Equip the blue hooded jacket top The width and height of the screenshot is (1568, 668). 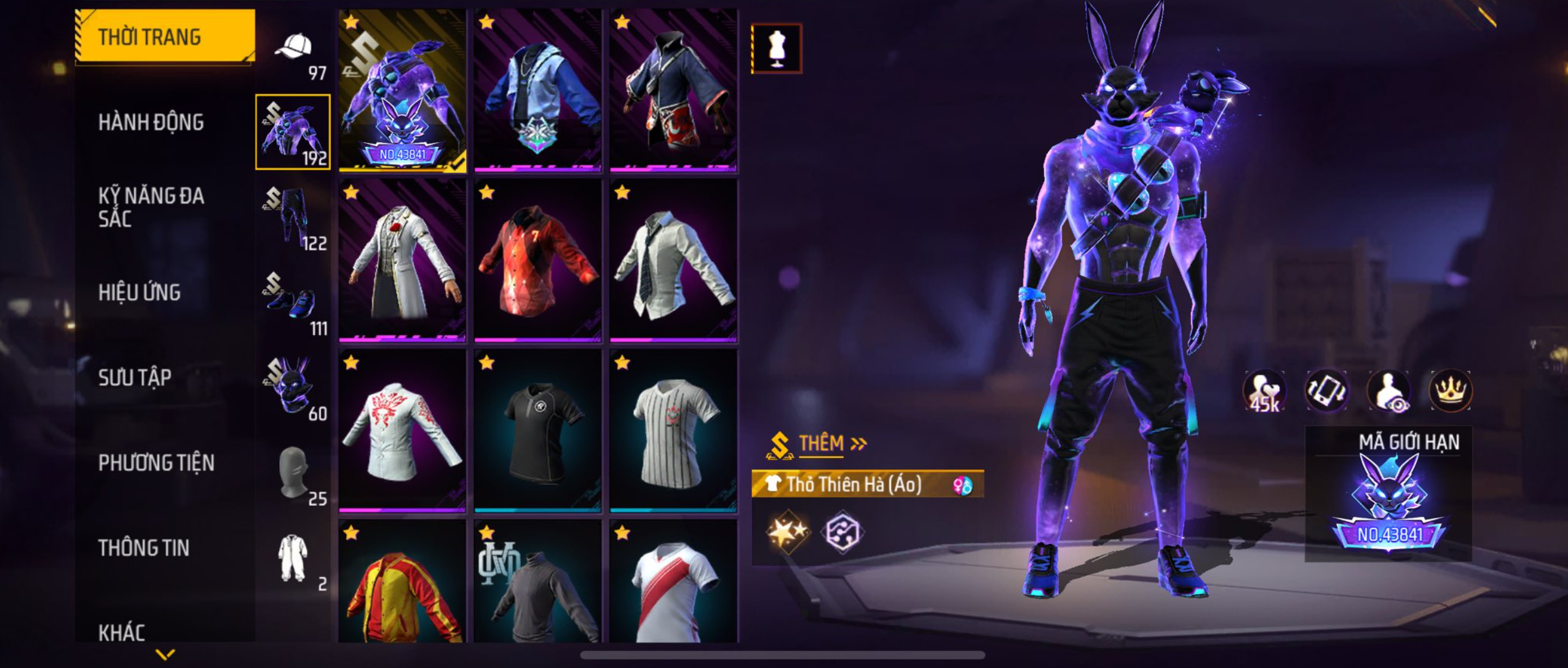click(x=537, y=90)
